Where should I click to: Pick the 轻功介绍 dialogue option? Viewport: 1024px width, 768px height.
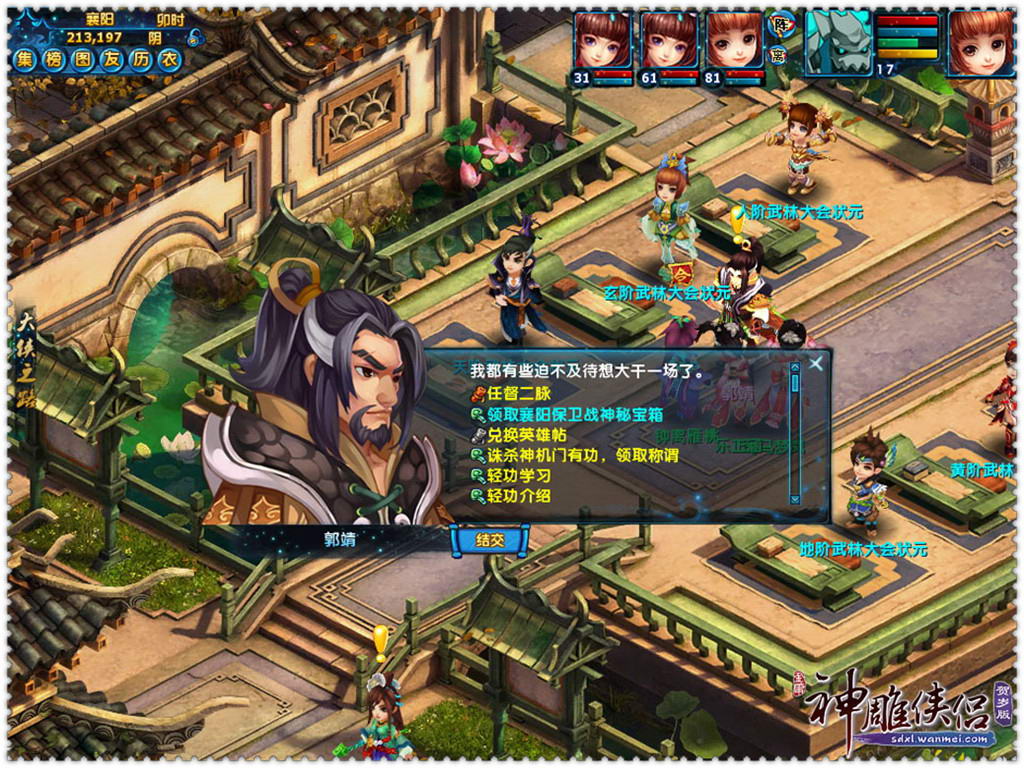coord(518,496)
